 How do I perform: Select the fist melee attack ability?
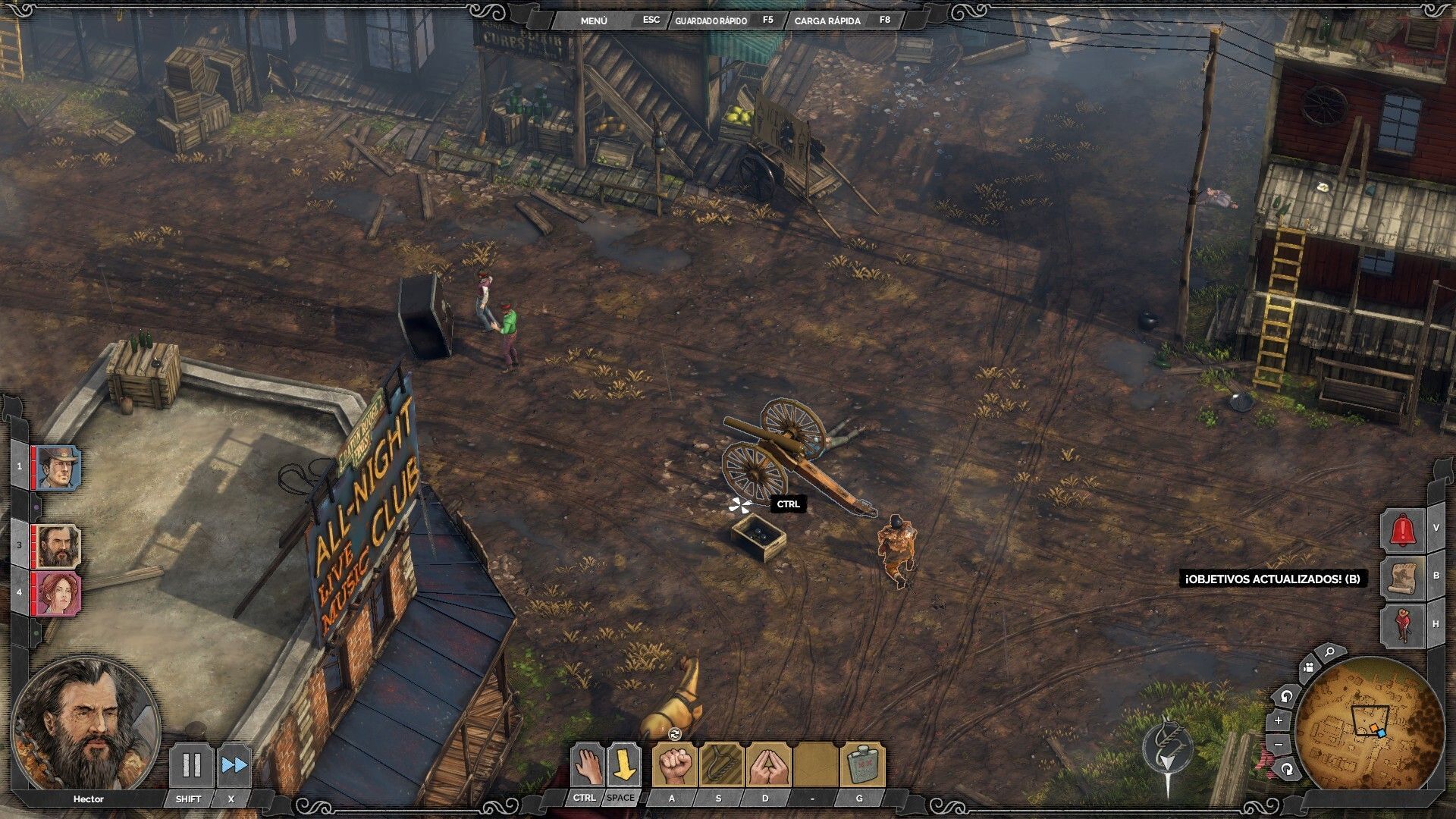674,765
